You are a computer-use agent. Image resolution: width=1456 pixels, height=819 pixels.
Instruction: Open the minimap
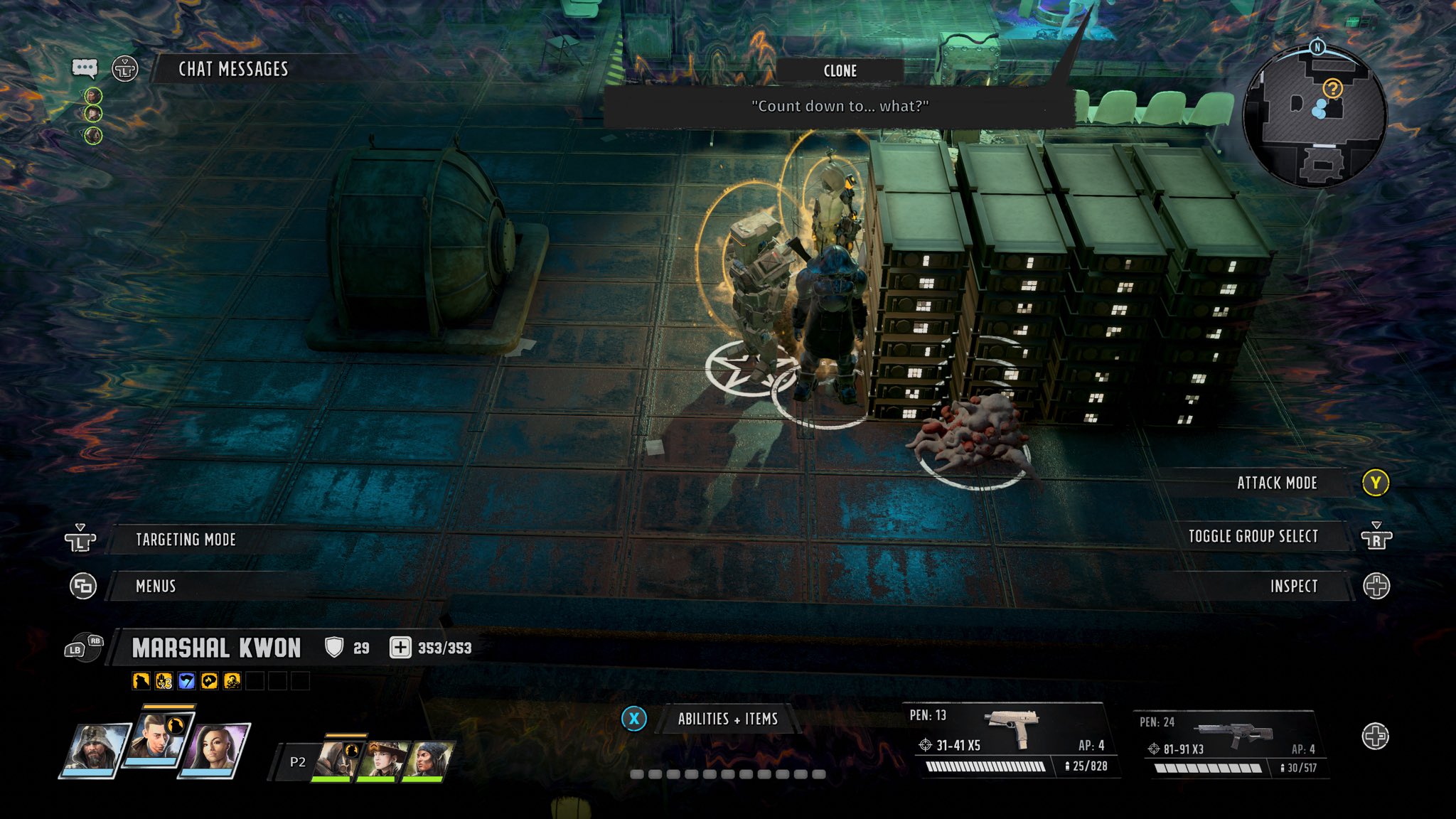[x=1314, y=117]
